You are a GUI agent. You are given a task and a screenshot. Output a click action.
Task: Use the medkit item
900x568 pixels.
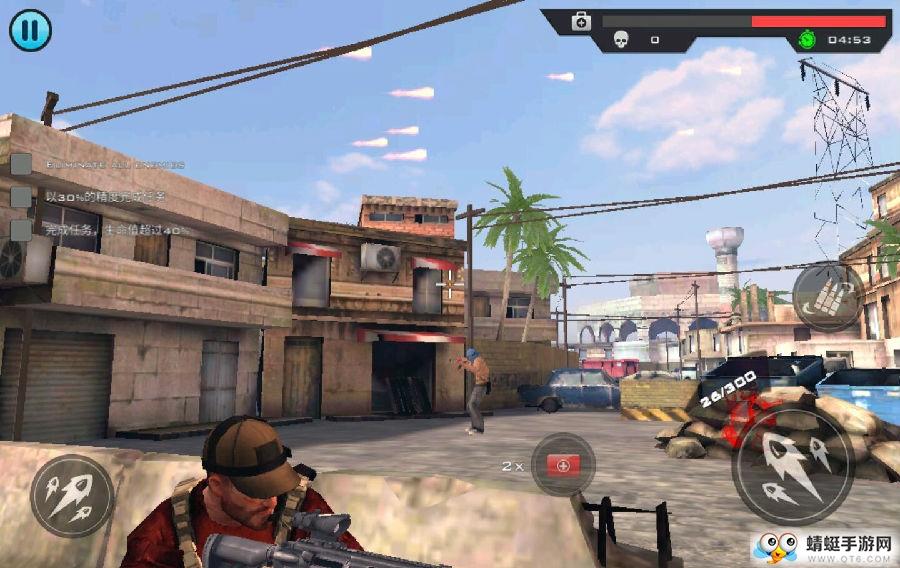[563, 465]
